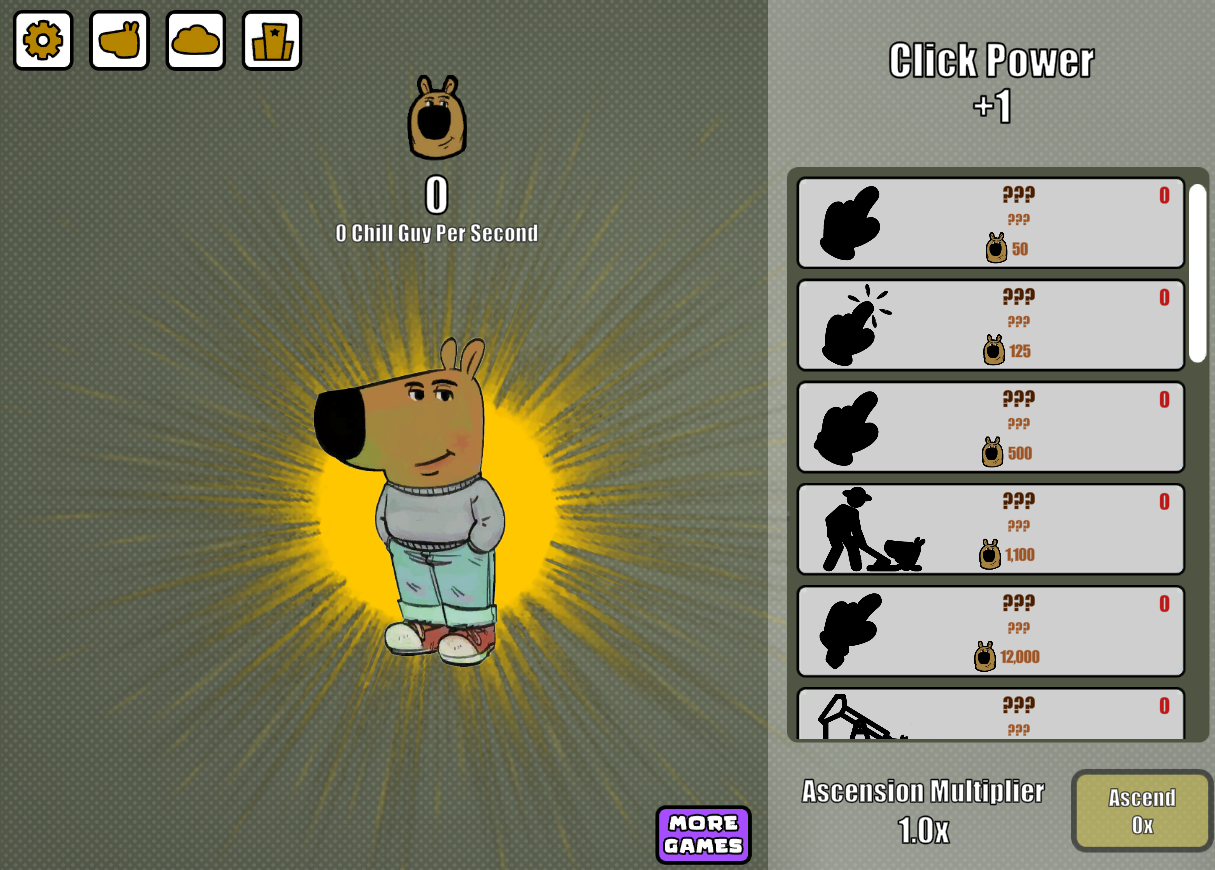Screen dimensions: 1215x870
Task: Buy the upgrade costing 50
Action: pyautogui.click(x=990, y=223)
